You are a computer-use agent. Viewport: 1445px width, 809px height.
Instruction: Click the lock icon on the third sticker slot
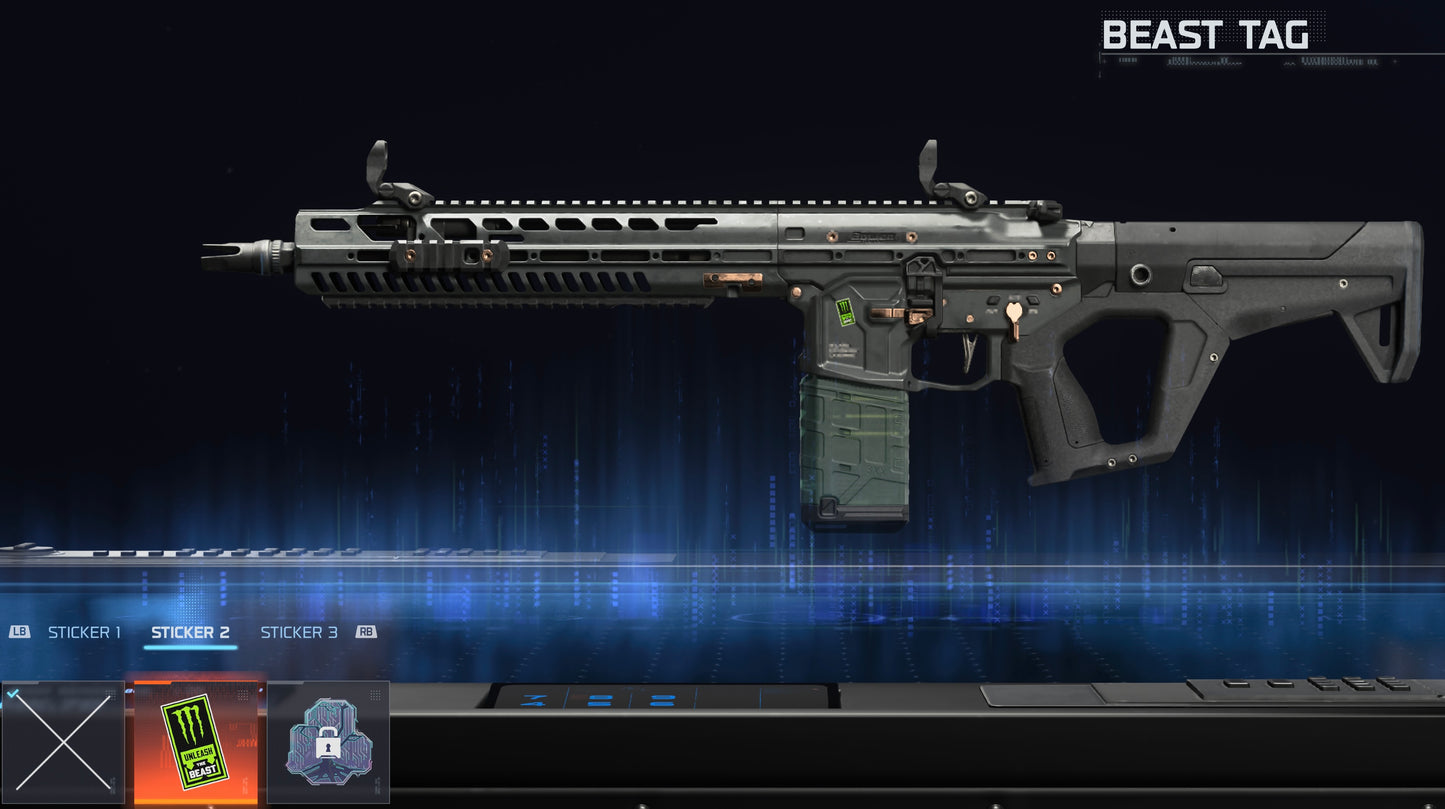pos(328,741)
